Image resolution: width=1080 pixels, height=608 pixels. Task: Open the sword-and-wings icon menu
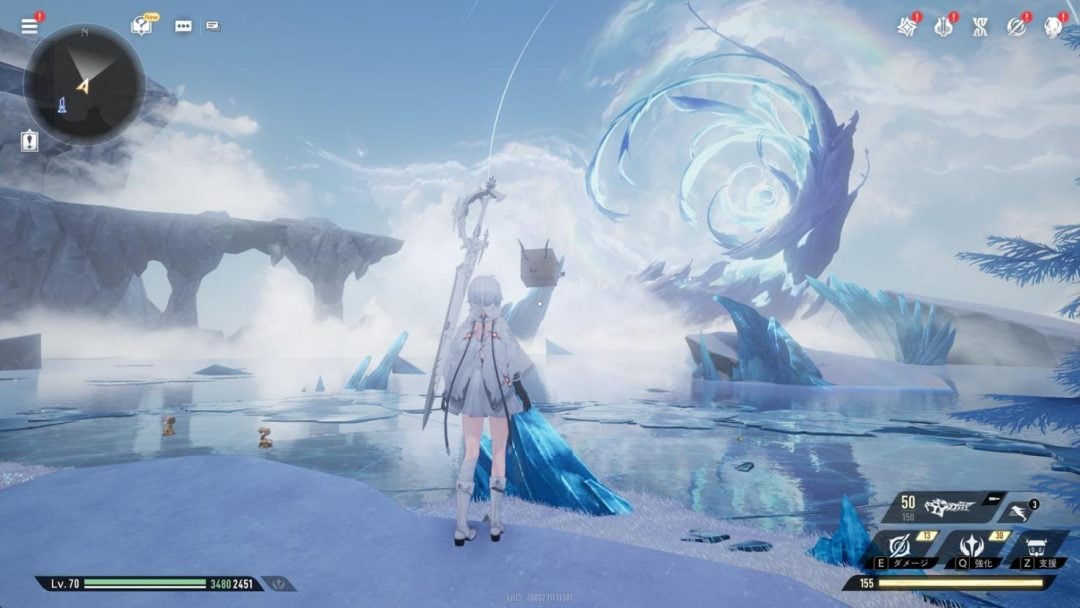[x=943, y=27]
